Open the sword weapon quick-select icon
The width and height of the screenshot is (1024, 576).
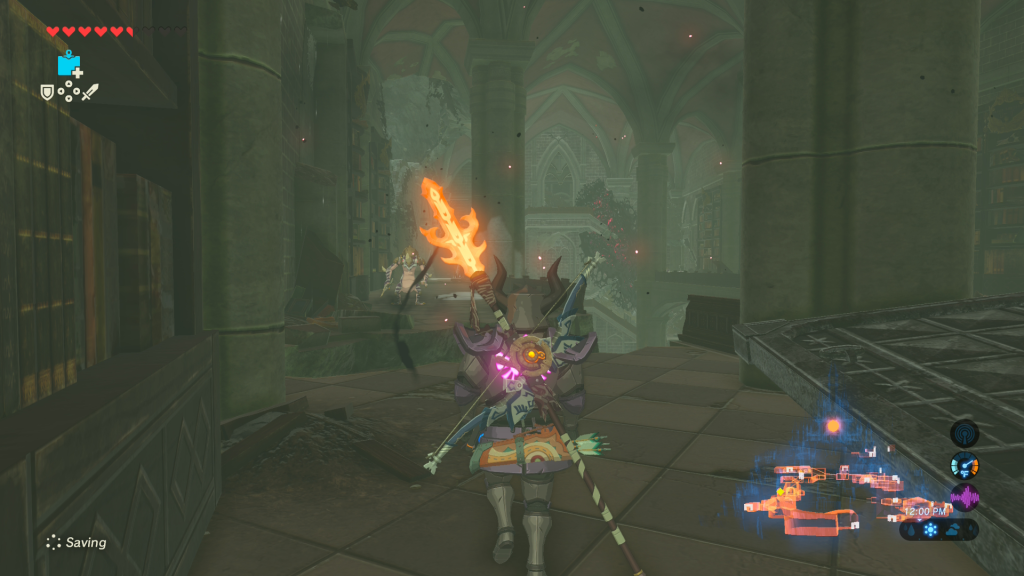tap(90, 92)
